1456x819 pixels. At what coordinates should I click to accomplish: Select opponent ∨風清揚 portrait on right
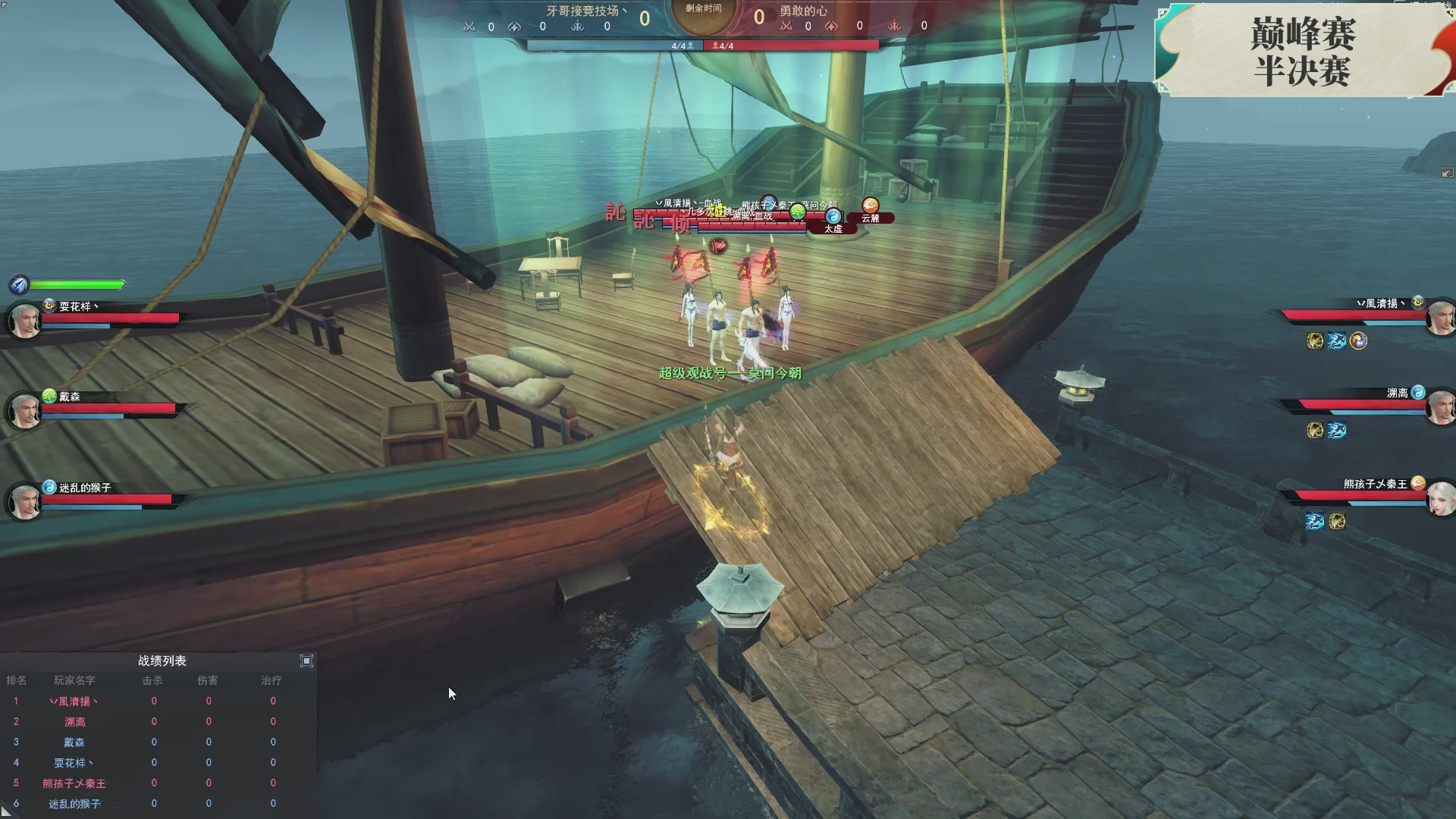pyautogui.click(x=1439, y=318)
